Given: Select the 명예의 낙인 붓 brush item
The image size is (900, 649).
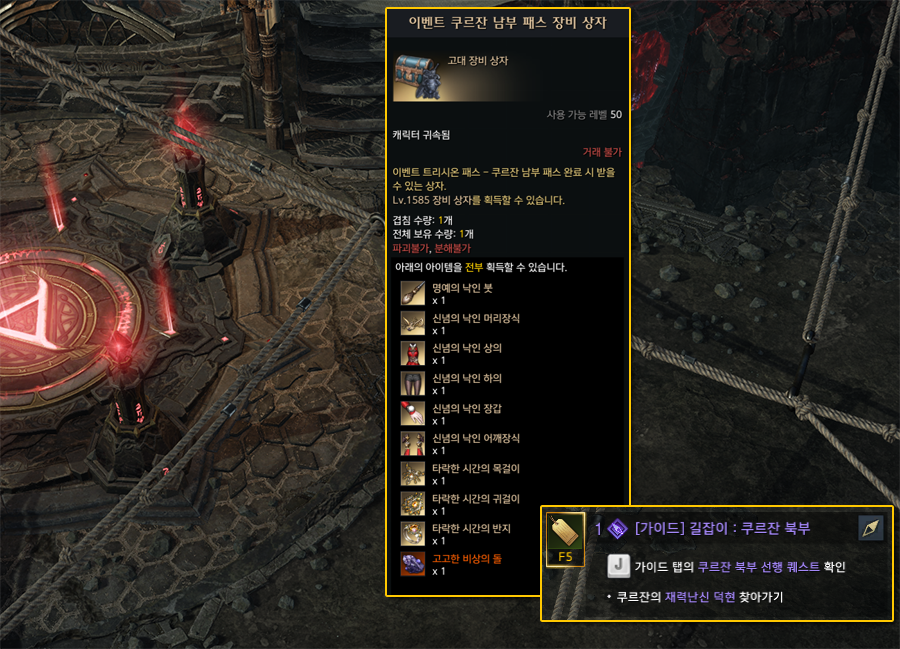Looking at the screenshot, I should (413, 294).
